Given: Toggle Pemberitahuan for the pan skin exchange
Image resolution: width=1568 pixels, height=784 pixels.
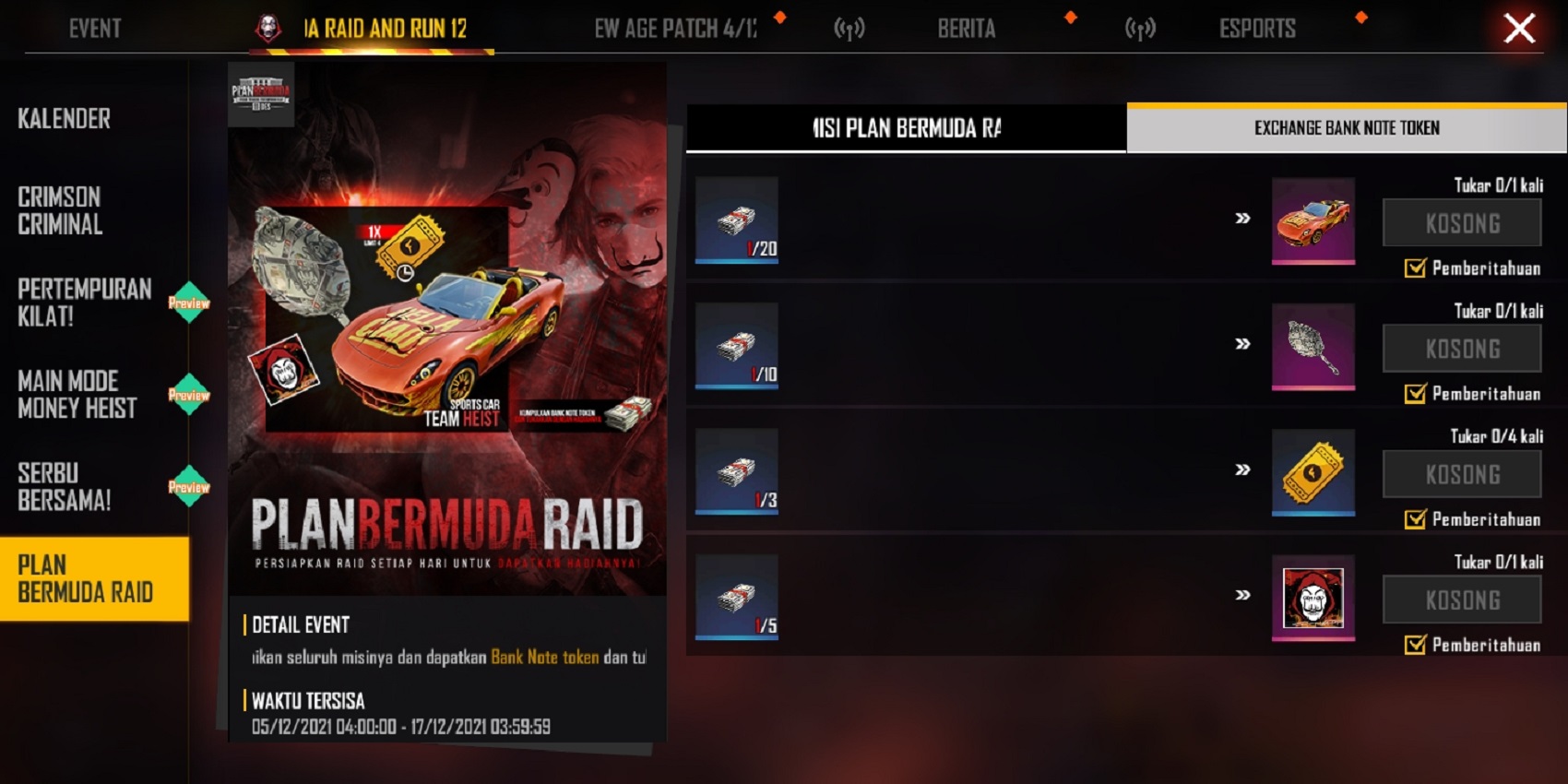Looking at the screenshot, I should coord(1414,395).
